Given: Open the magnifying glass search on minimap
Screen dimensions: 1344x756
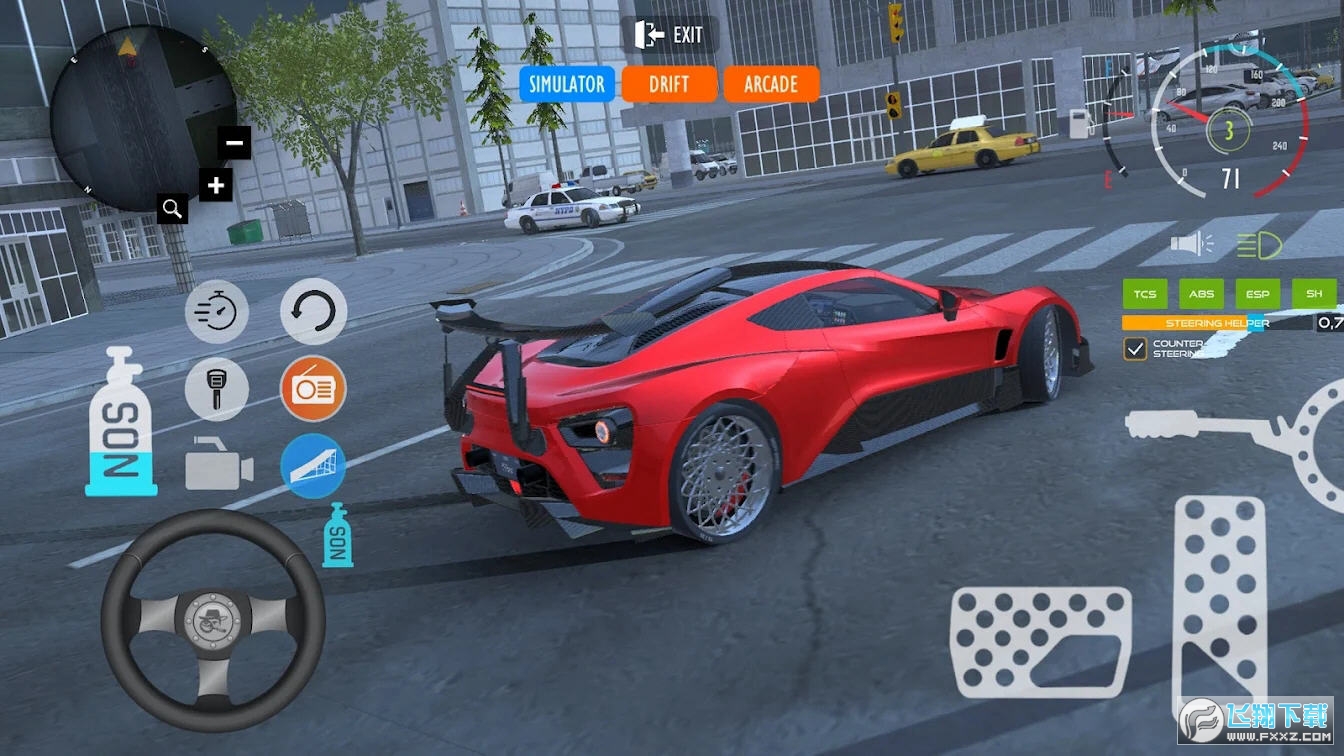Looking at the screenshot, I should coord(173,208).
